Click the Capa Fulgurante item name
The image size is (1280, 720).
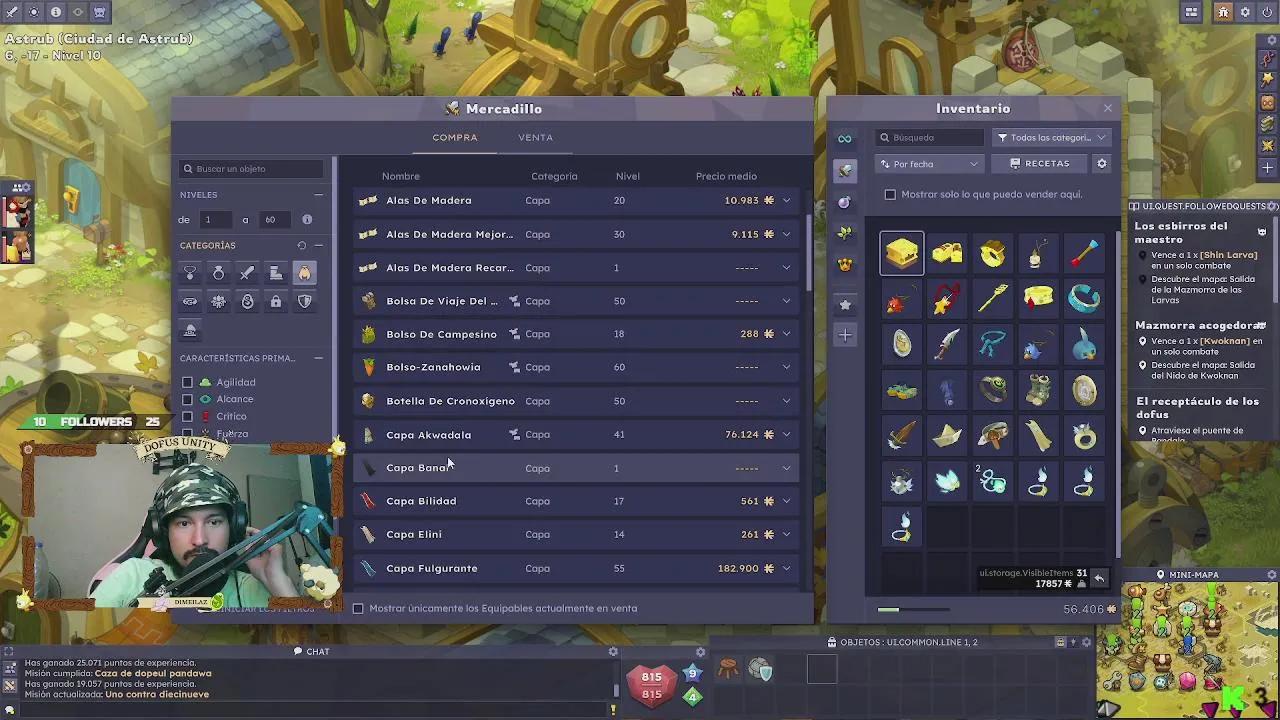click(431, 568)
